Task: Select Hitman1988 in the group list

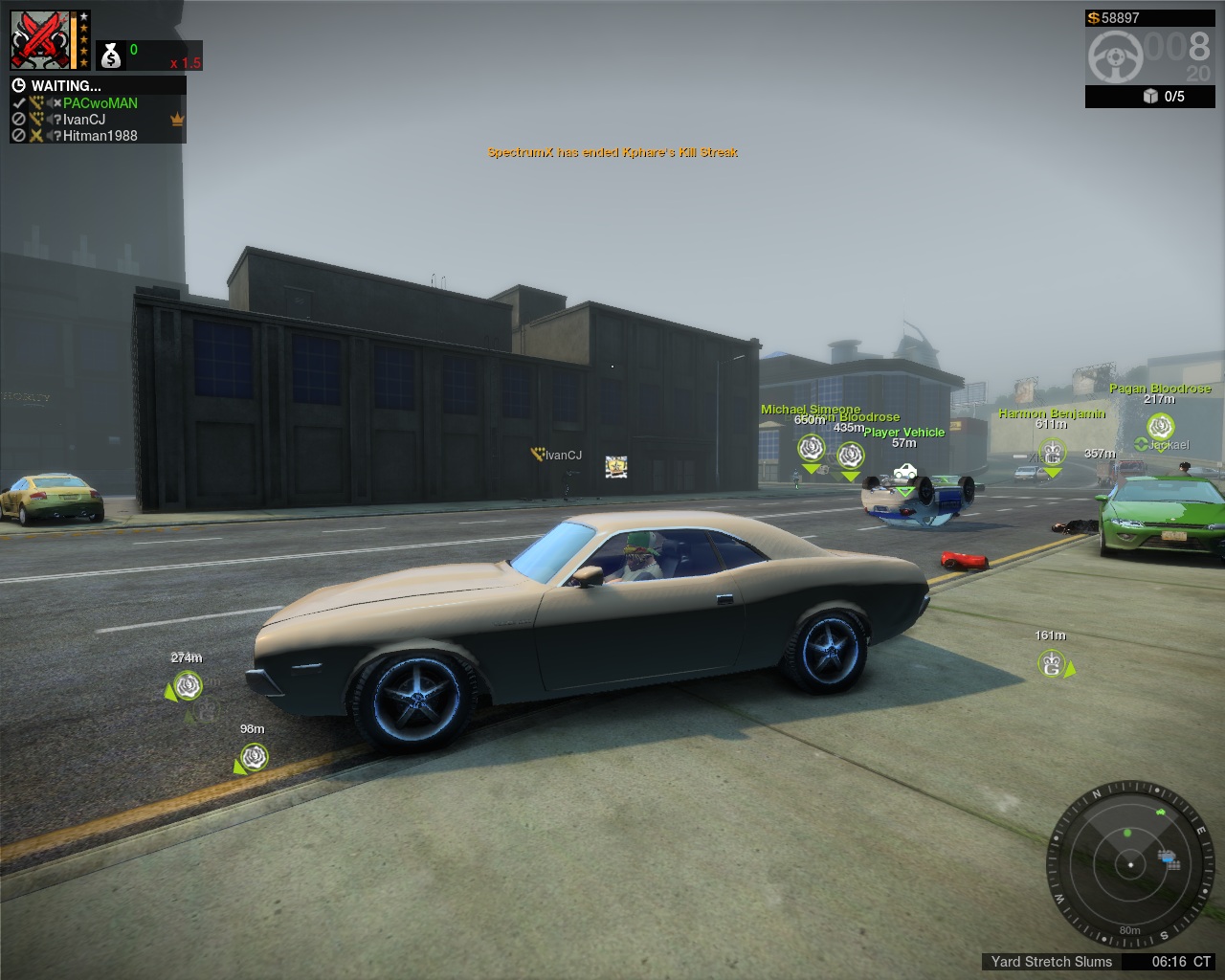Action: (100, 136)
